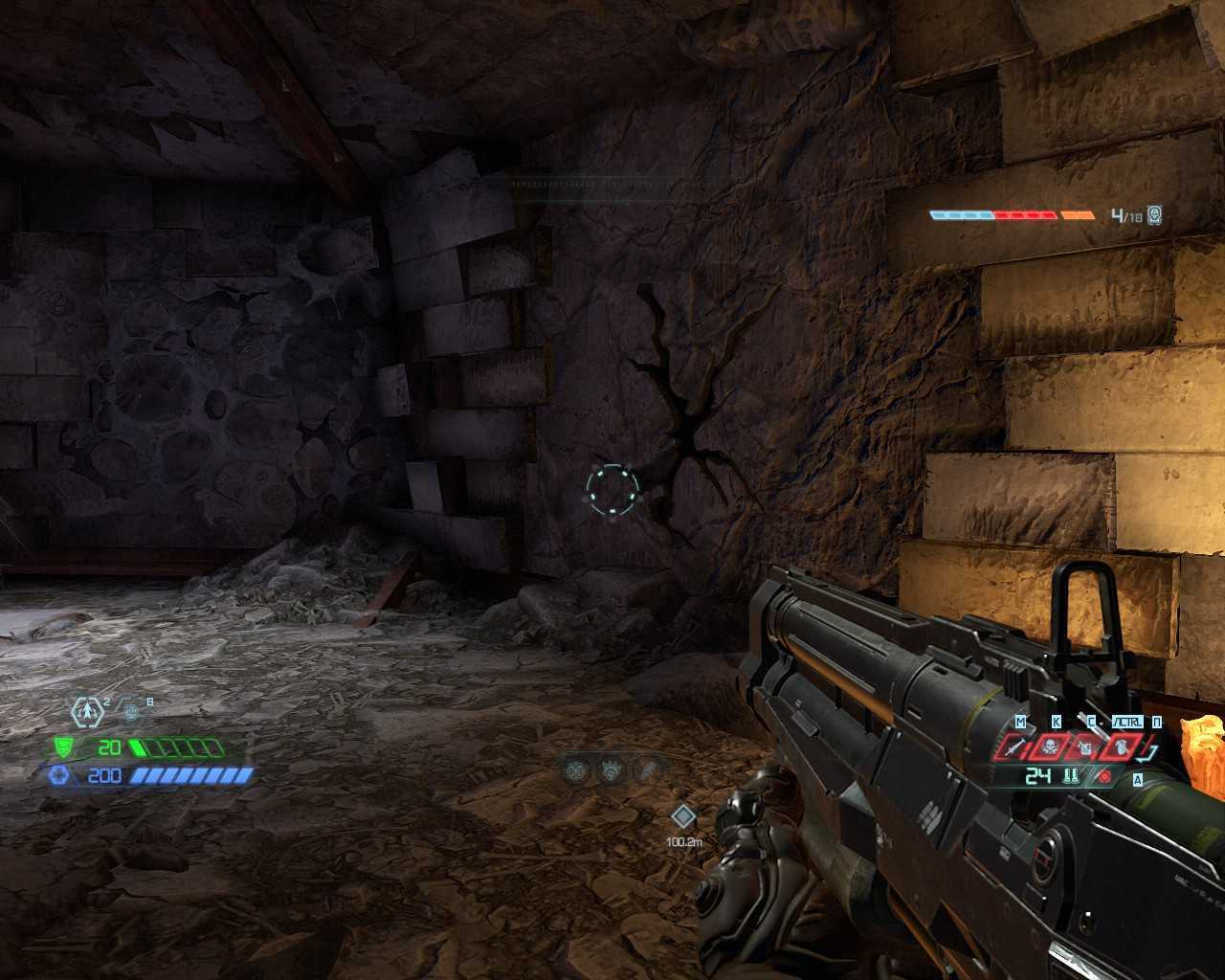Click the blue health hexagon icon
Screen dimensions: 1225x980
click(60, 774)
